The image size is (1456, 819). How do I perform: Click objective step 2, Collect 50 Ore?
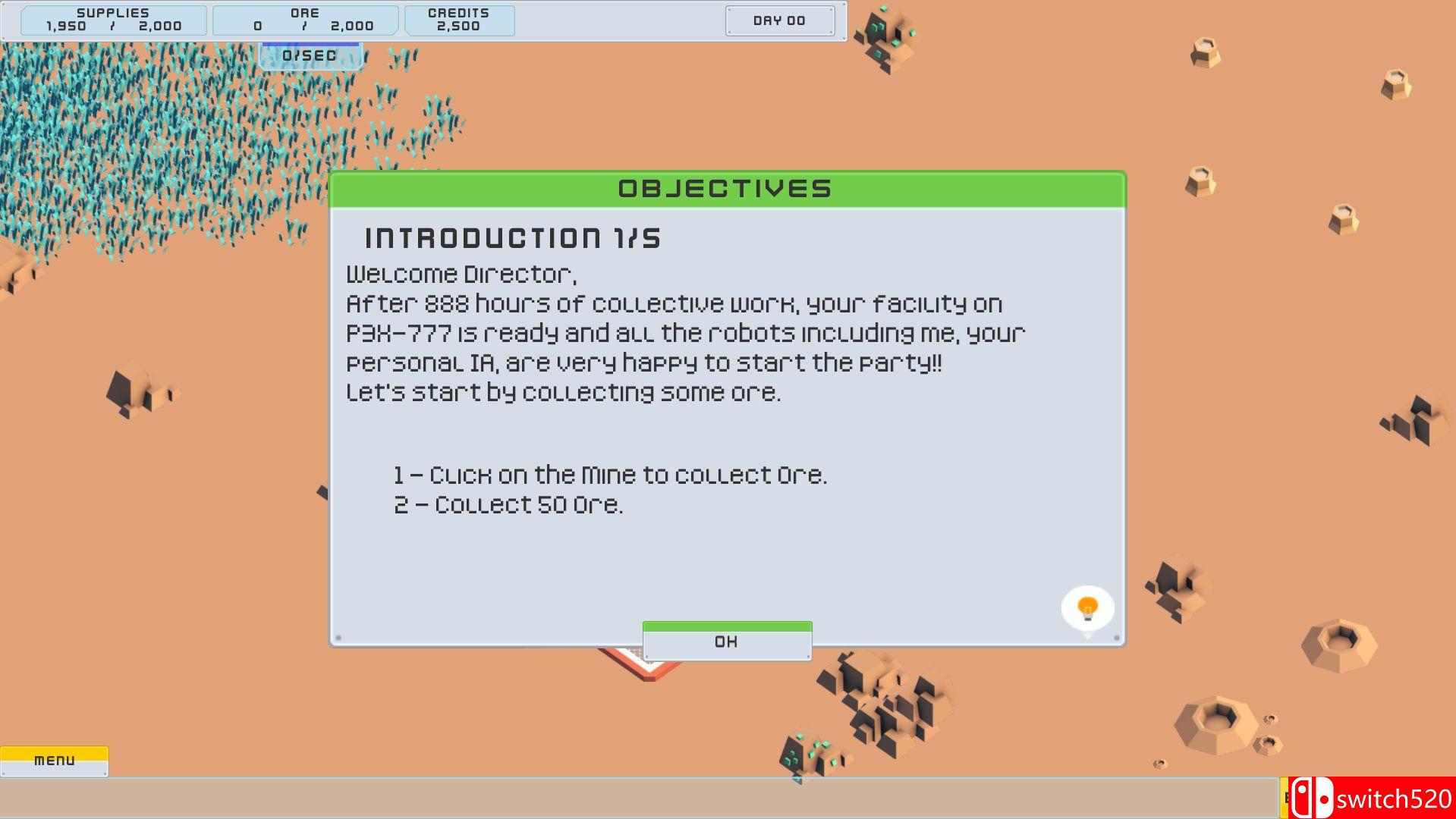(x=508, y=504)
